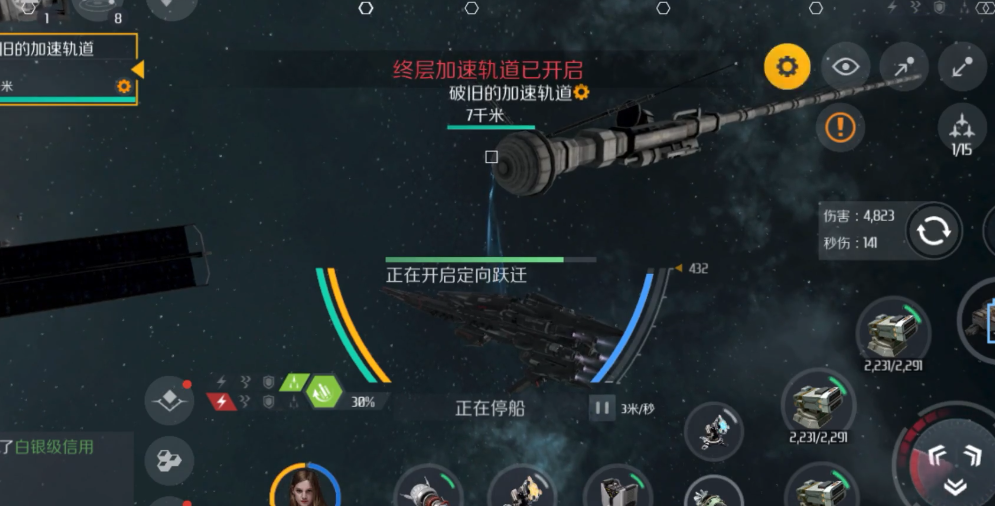995x506 pixels.
Task: Select the 破旧的加速轨道 target panel
Action: (66, 68)
